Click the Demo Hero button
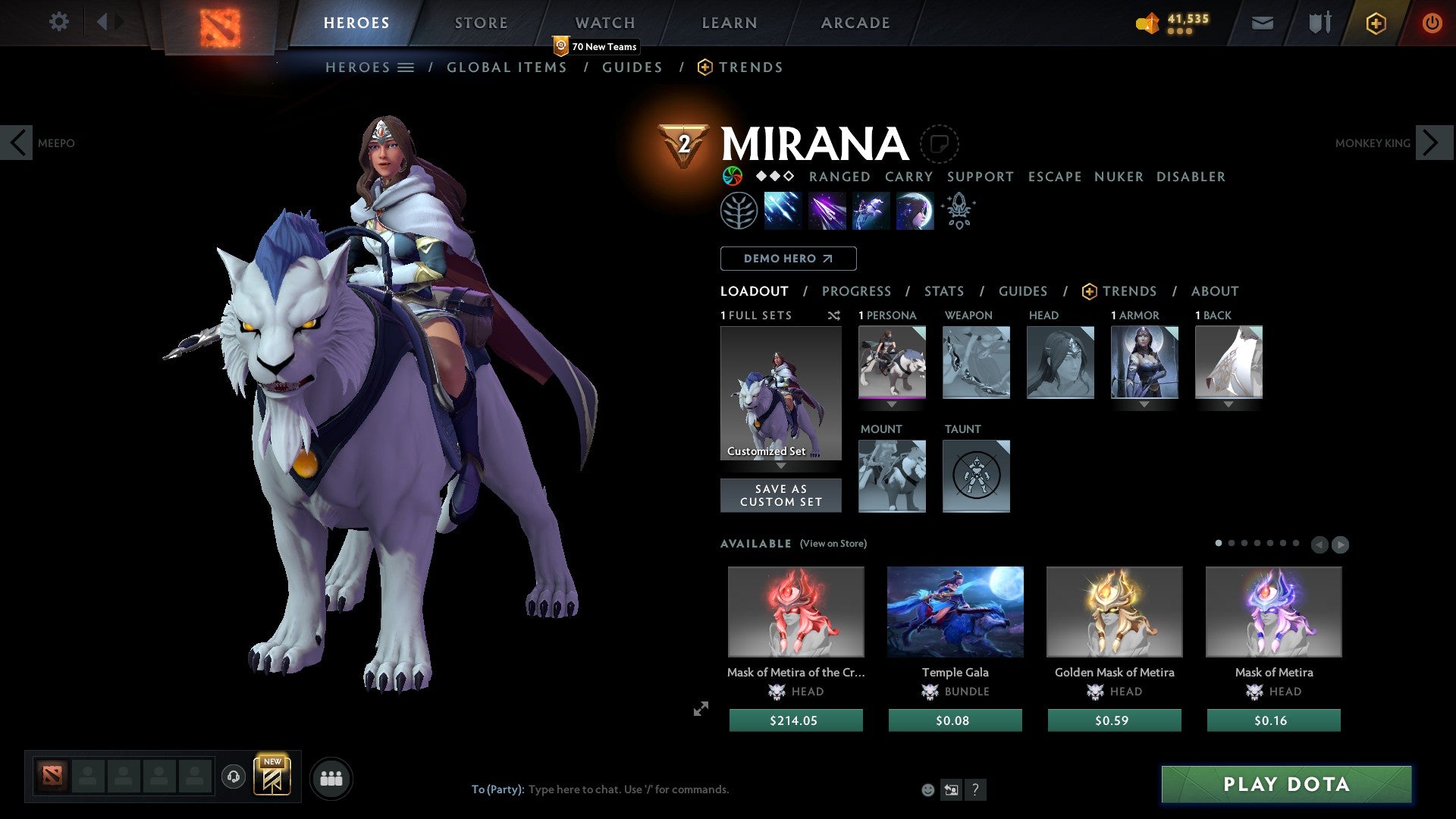This screenshot has height=819, width=1456. 788,258
